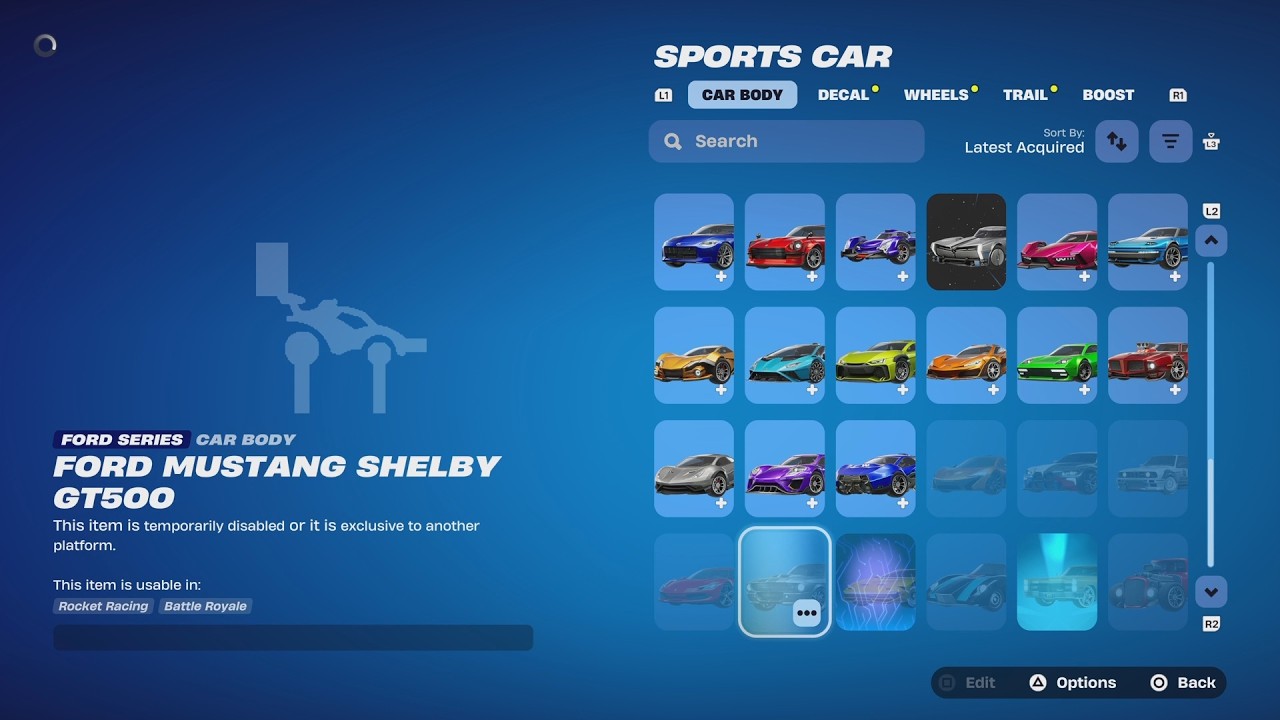Open the three-dots menu on selected Mustang

(807, 613)
